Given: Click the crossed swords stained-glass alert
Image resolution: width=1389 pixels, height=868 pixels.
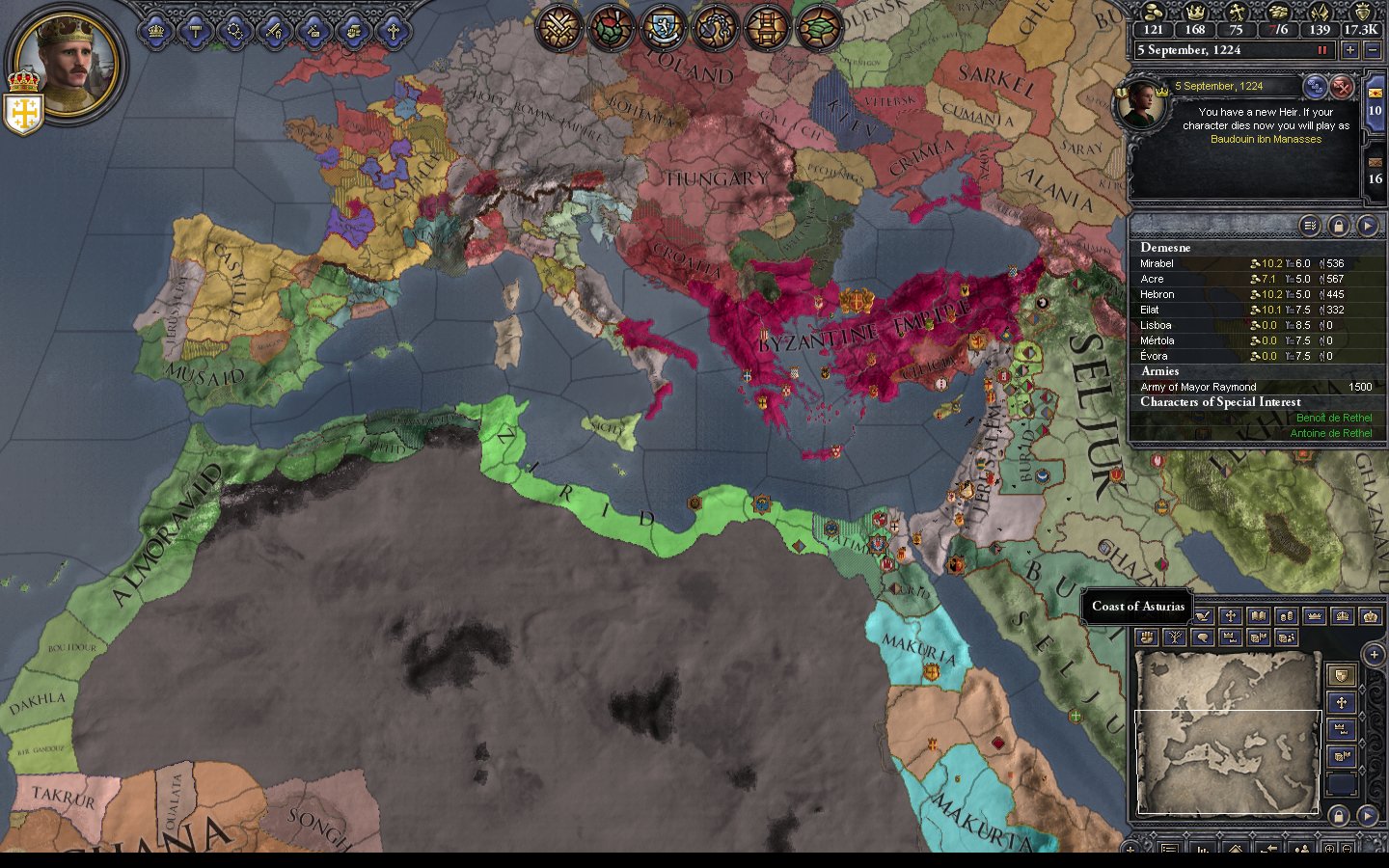Looking at the screenshot, I should point(558,27).
